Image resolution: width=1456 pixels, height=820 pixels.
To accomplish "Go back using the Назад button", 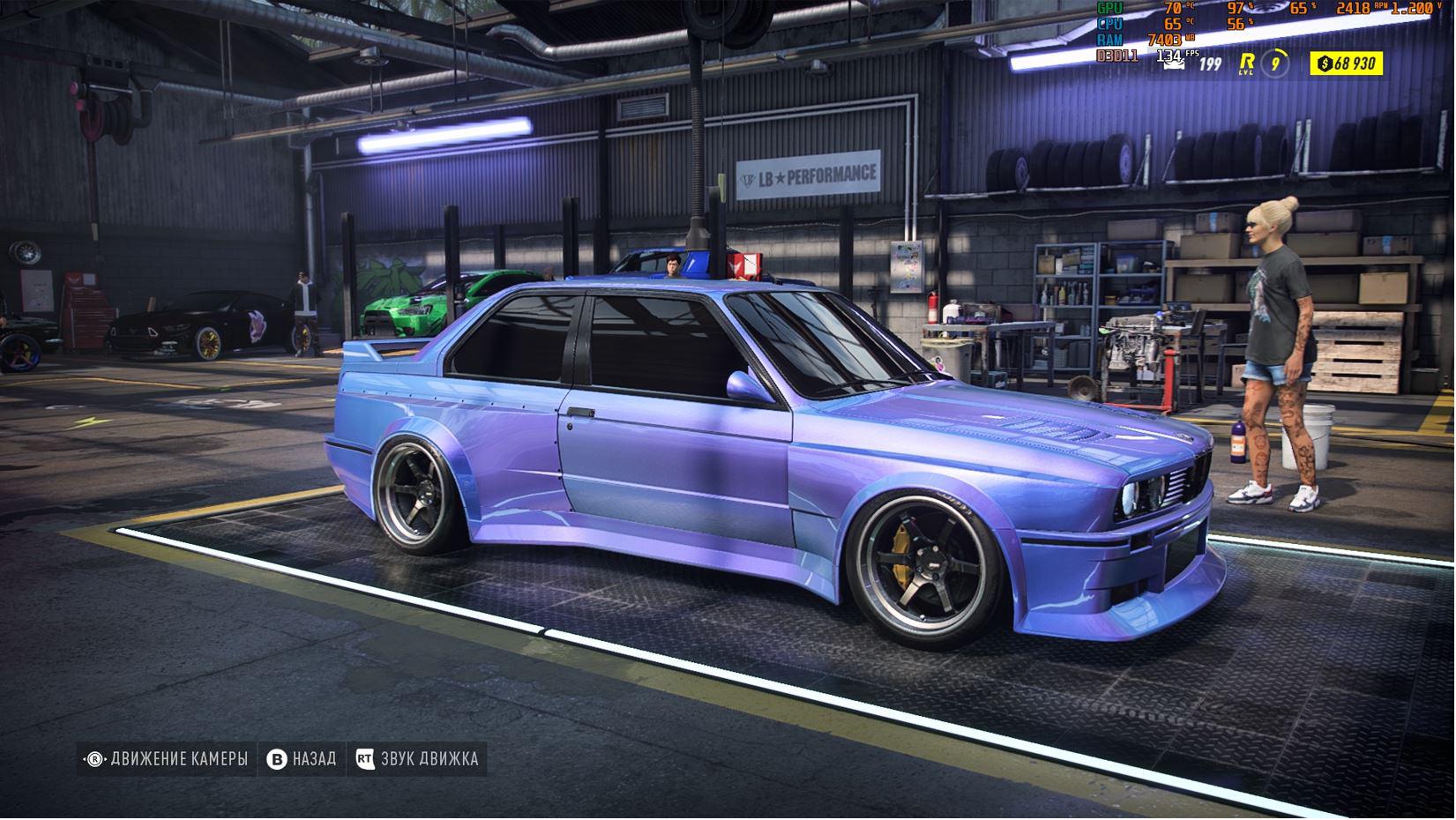I will 302,759.
